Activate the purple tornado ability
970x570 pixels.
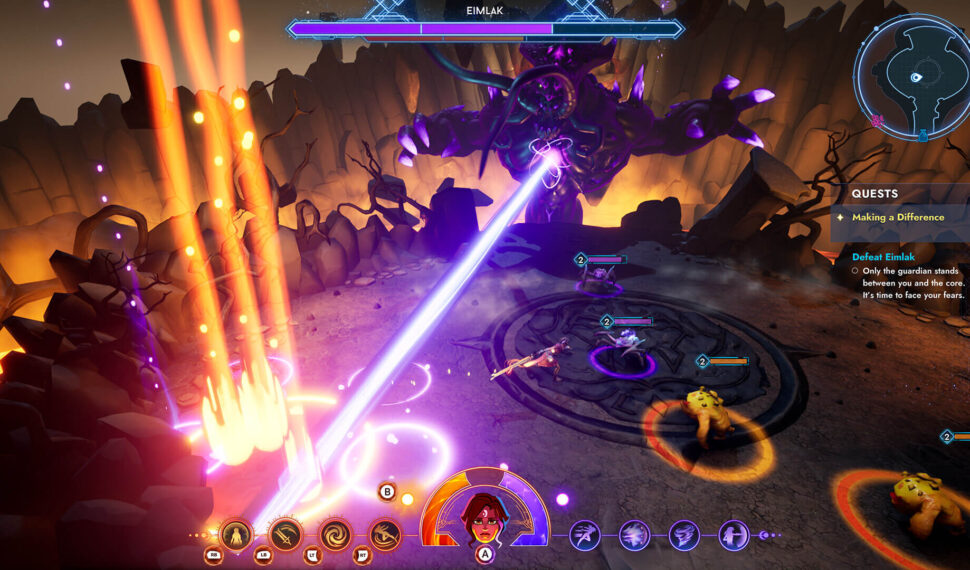click(x=684, y=535)
